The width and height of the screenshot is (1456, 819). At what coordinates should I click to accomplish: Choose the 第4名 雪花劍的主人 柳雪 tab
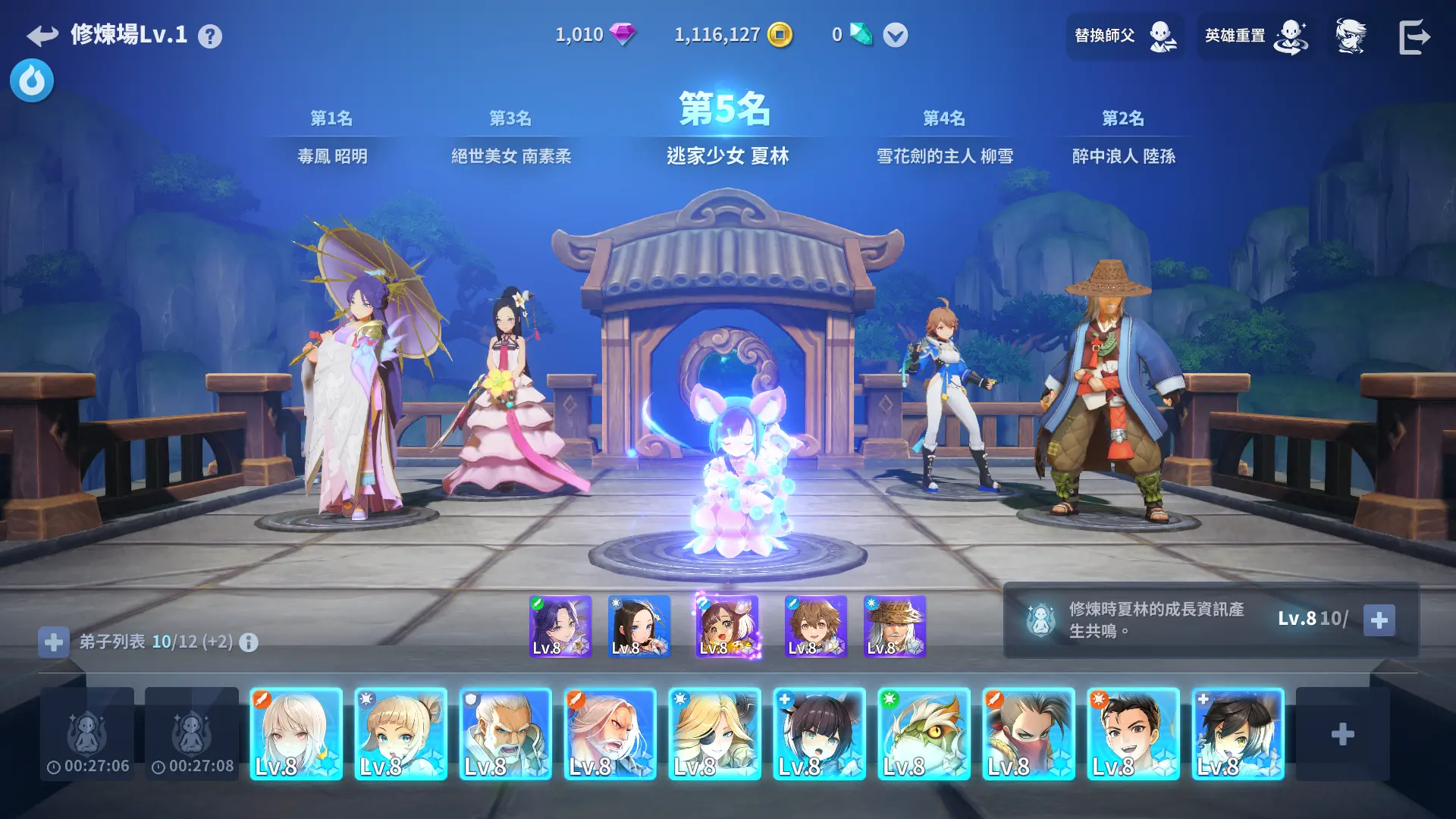tap(944, 137)
